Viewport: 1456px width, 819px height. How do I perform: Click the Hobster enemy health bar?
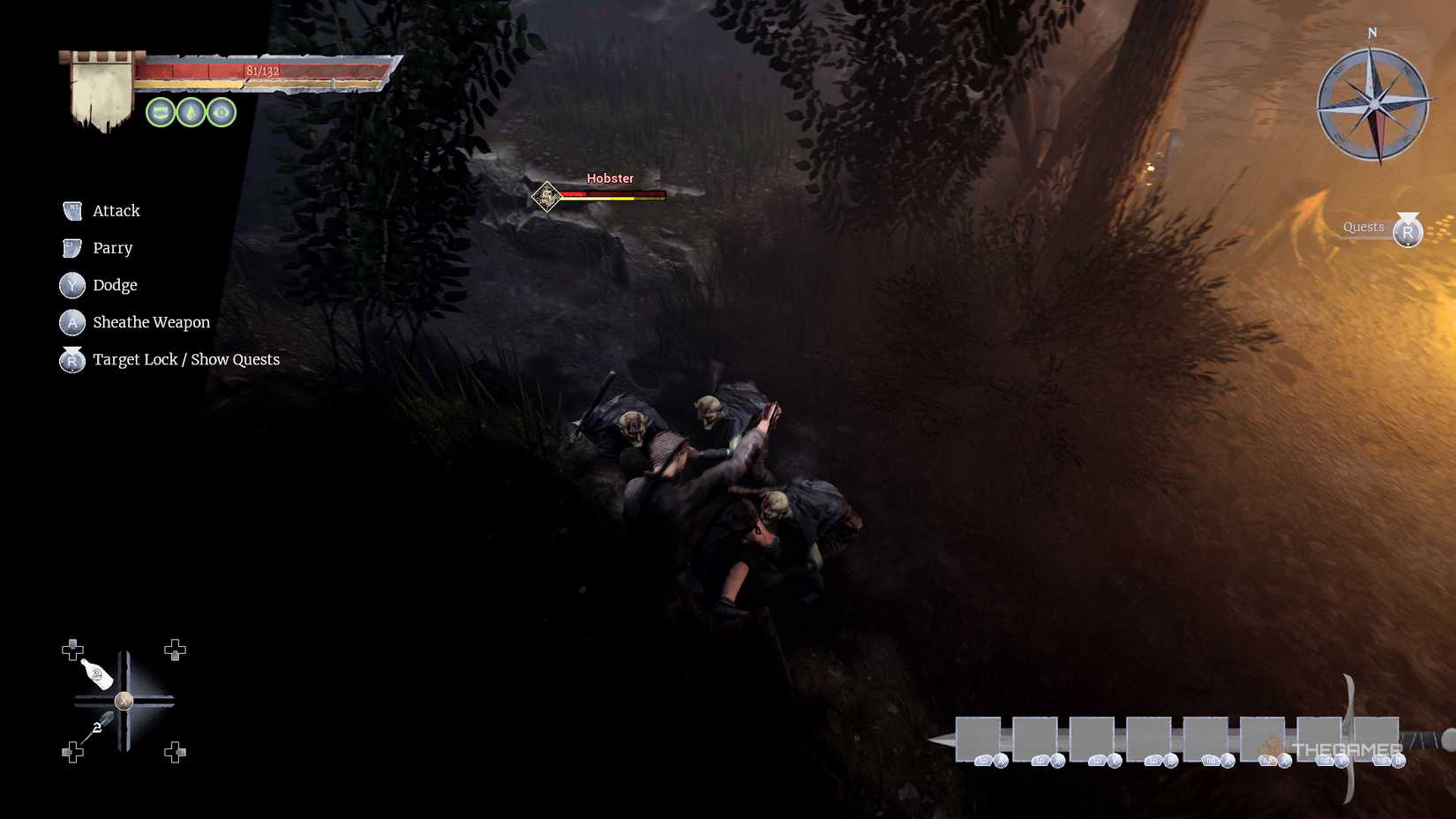[615, 195]
